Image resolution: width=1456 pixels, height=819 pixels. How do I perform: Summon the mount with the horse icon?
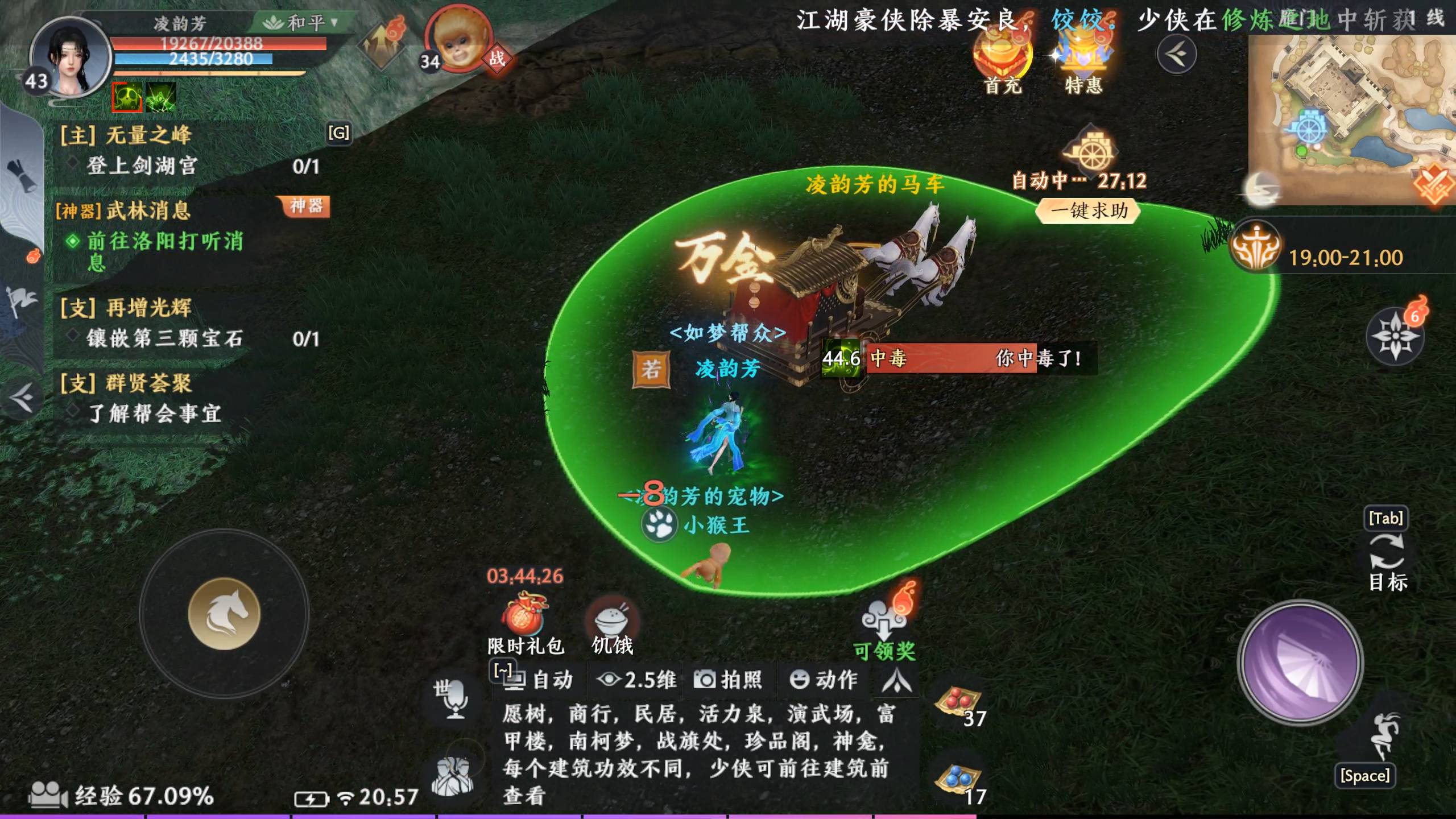click(223, 615)
